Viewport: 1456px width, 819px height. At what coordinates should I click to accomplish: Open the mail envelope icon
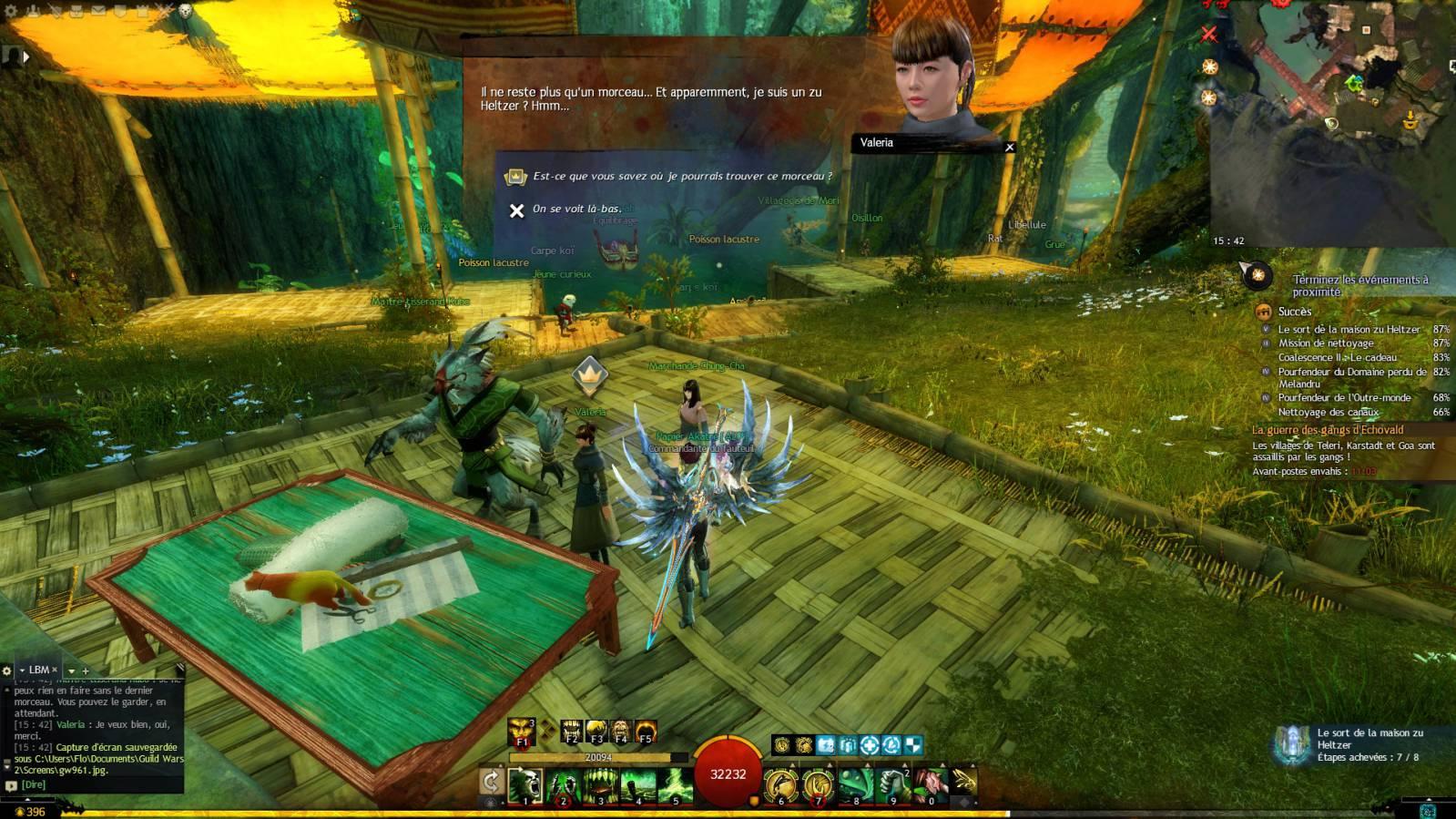click(x=97, y=11)
